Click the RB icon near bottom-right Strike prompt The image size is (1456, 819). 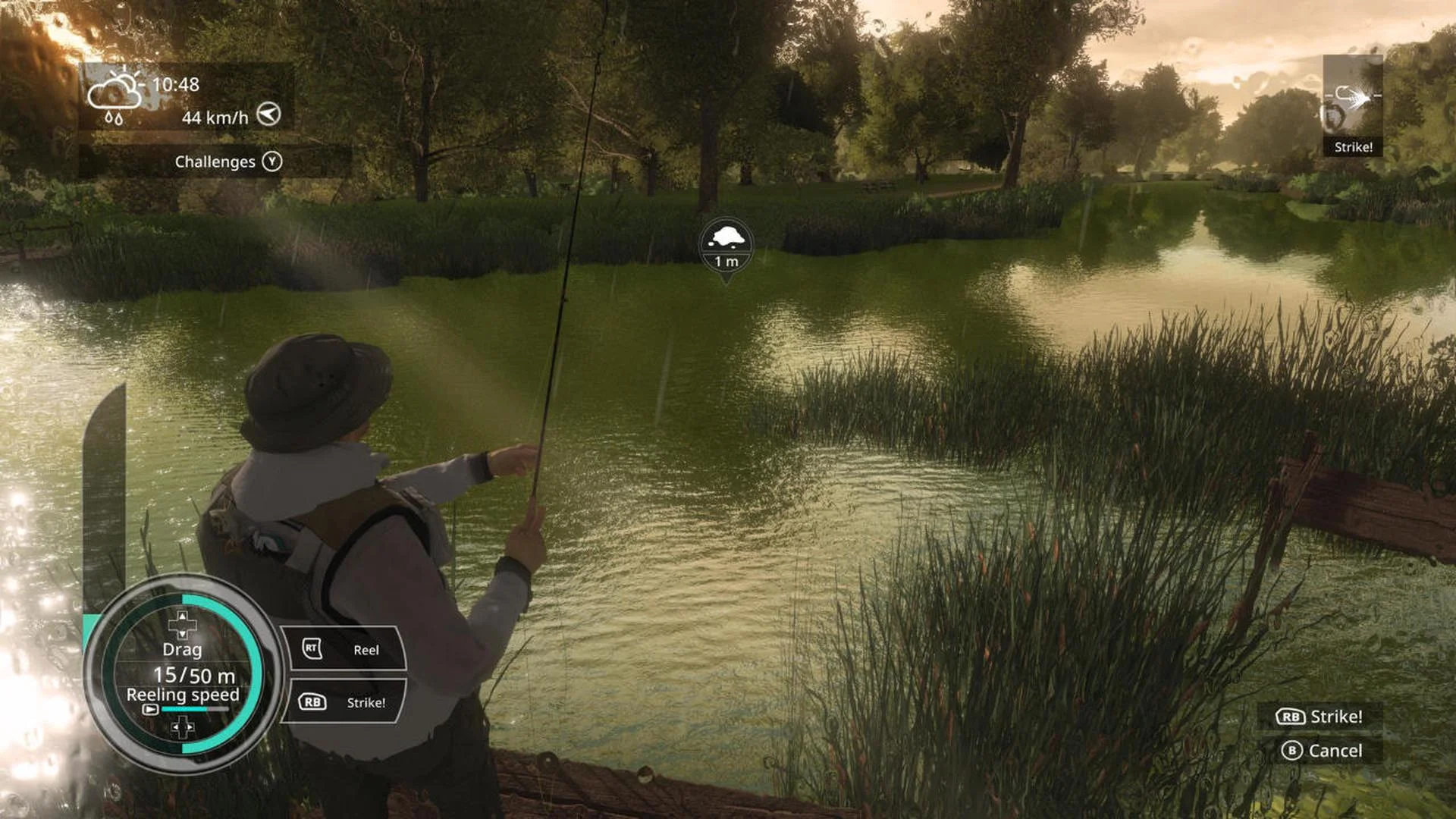coord(1291,716)
